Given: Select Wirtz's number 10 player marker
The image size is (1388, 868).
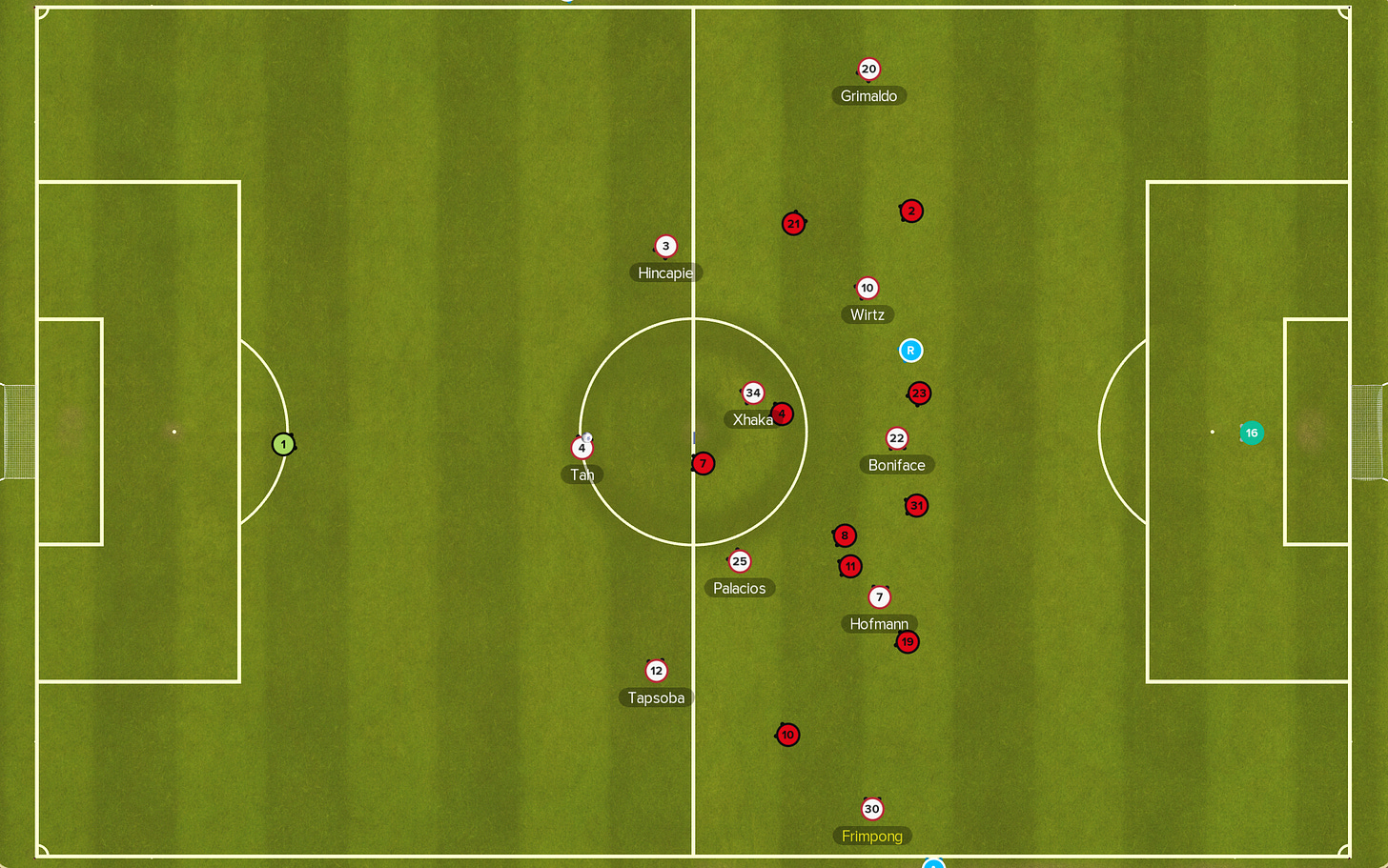Looking at the screenshot, I should click(x=867, y=288).
